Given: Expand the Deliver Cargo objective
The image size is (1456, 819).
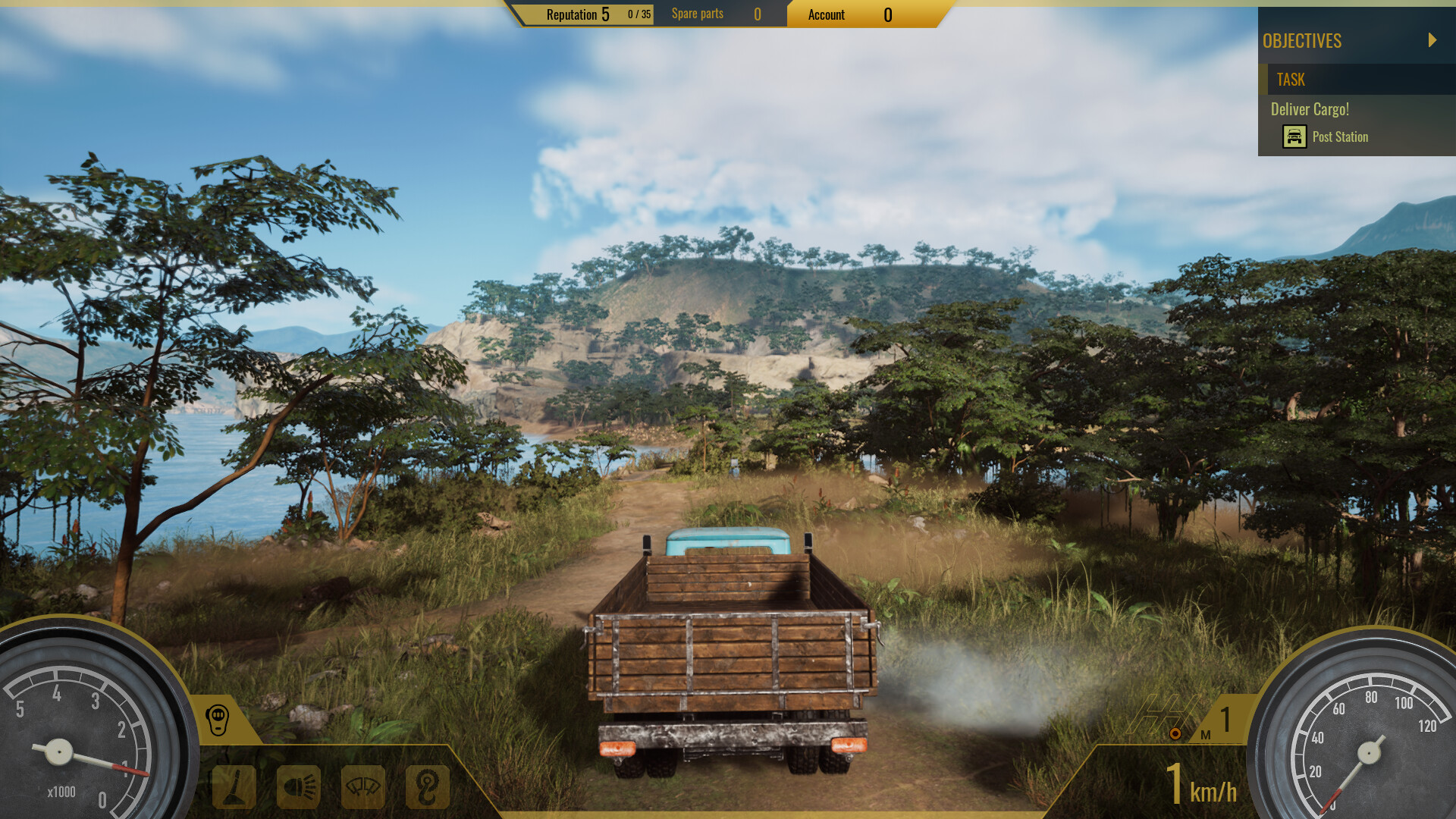Looking at the screenshot, I should [x=1310, y=109].
